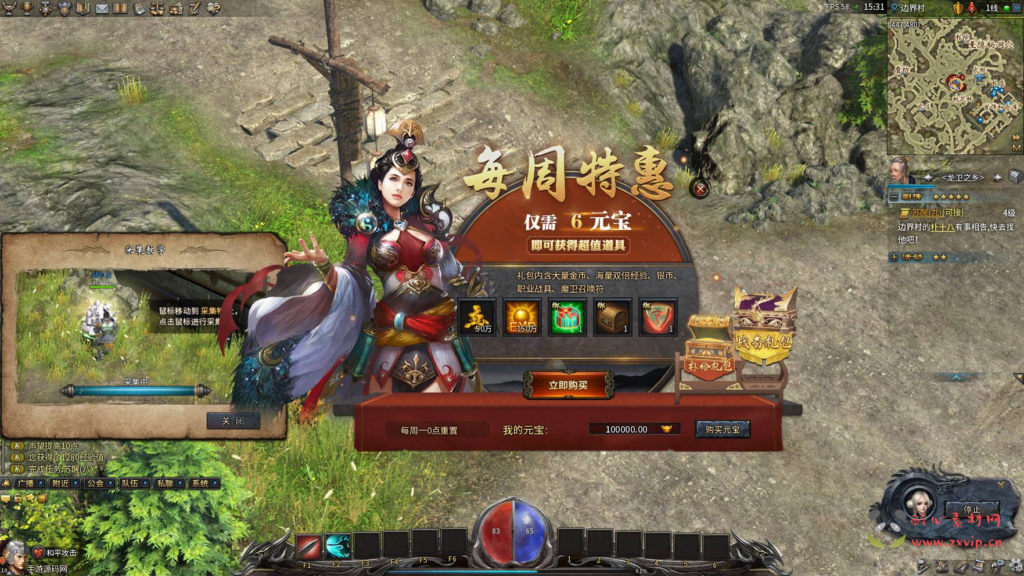Switch to the 附近 nearby chat channel
Screen dimensions: 1024x576
click(62, 483)
